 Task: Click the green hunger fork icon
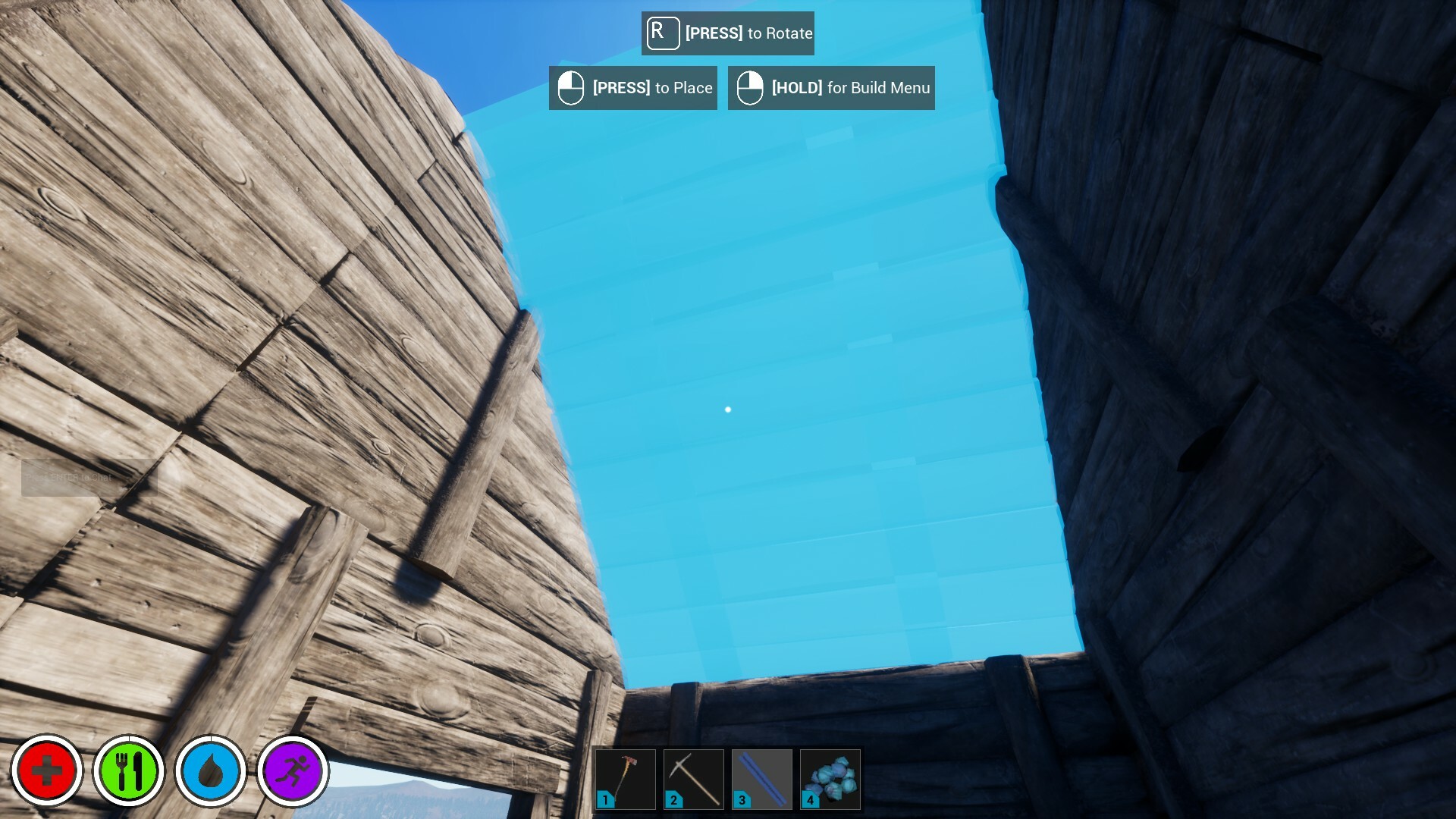130,770
